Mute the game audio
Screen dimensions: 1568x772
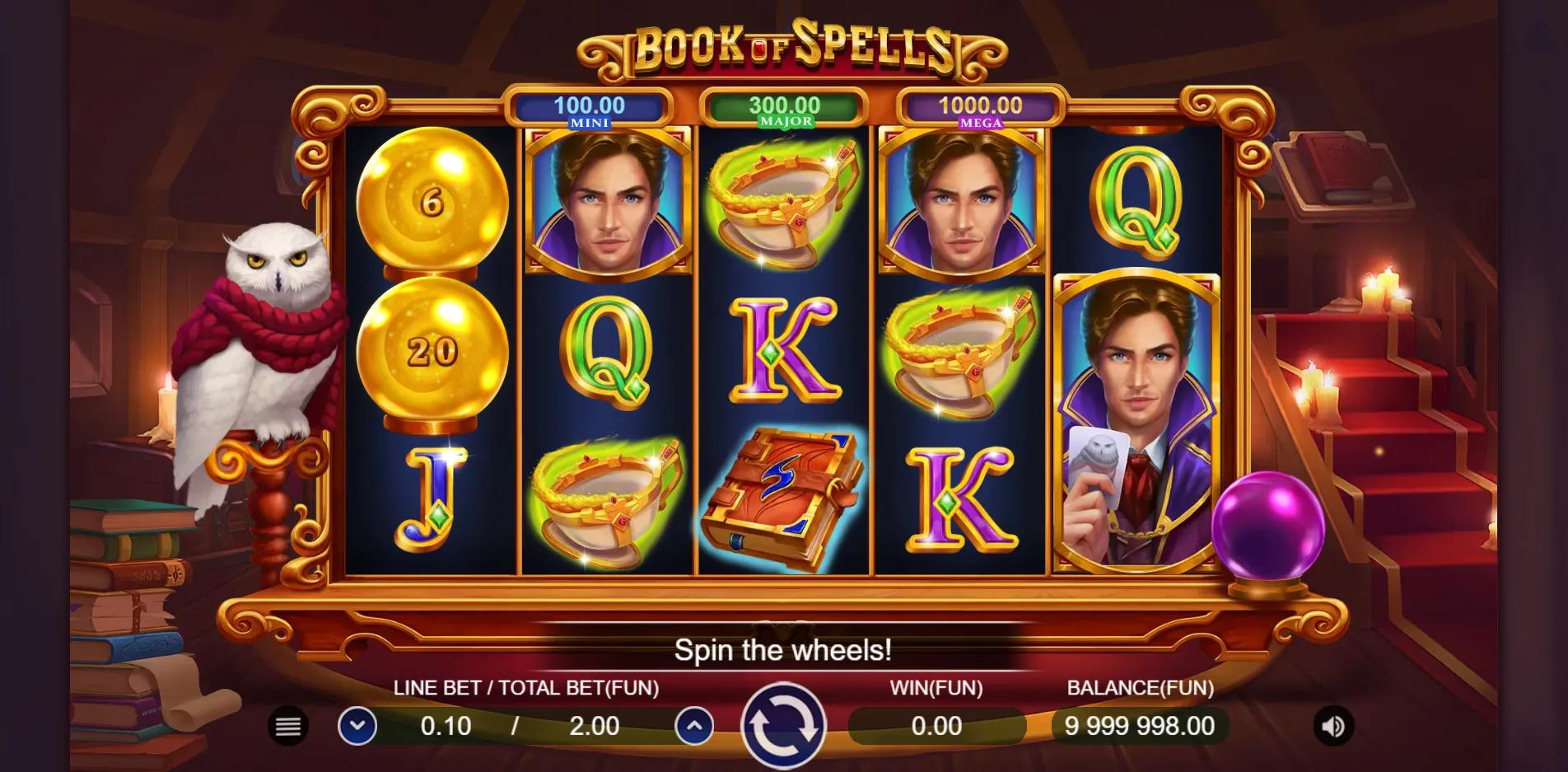coord(1333,727)
